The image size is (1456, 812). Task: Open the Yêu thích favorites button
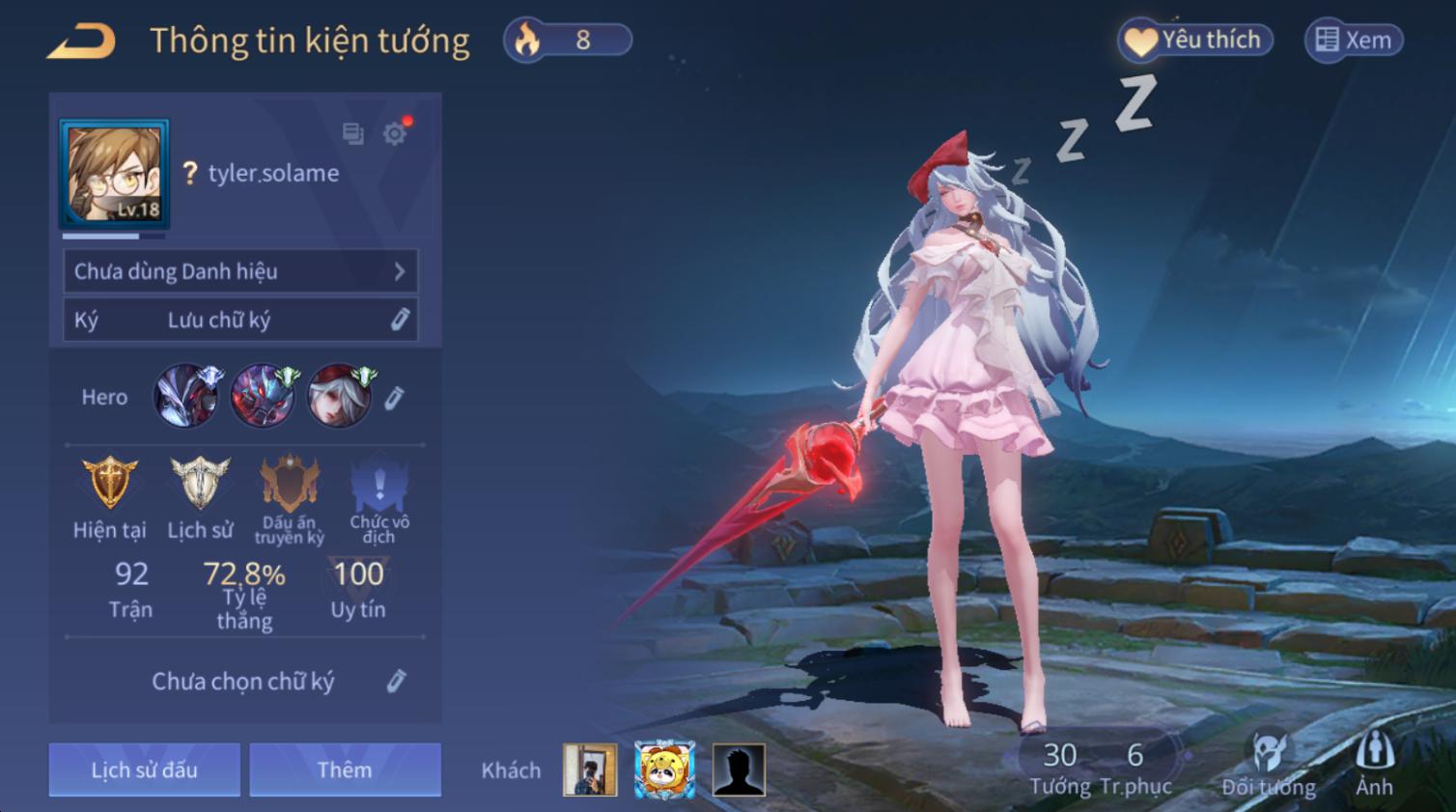1195,41
